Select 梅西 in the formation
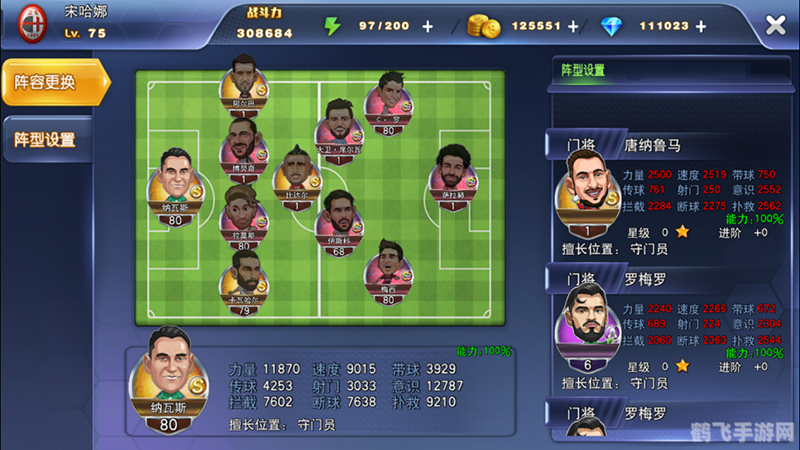The height and width of the screenshot is (450, 800). pos(387,267)
